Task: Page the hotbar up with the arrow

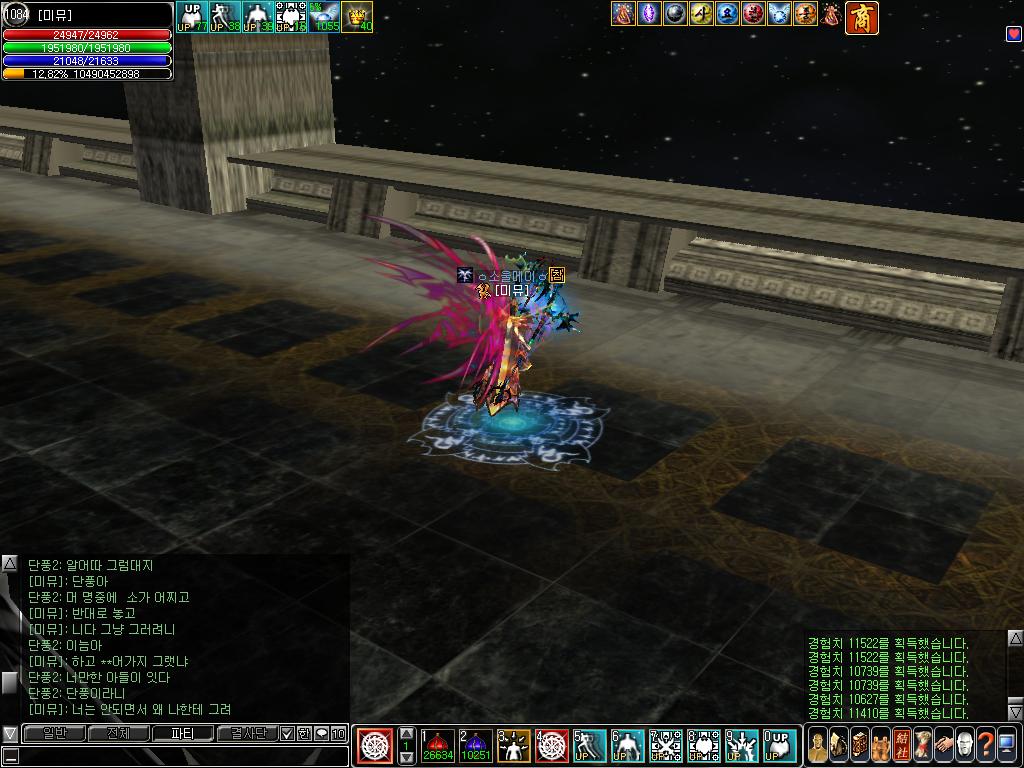Action: (x=406, y=735)
